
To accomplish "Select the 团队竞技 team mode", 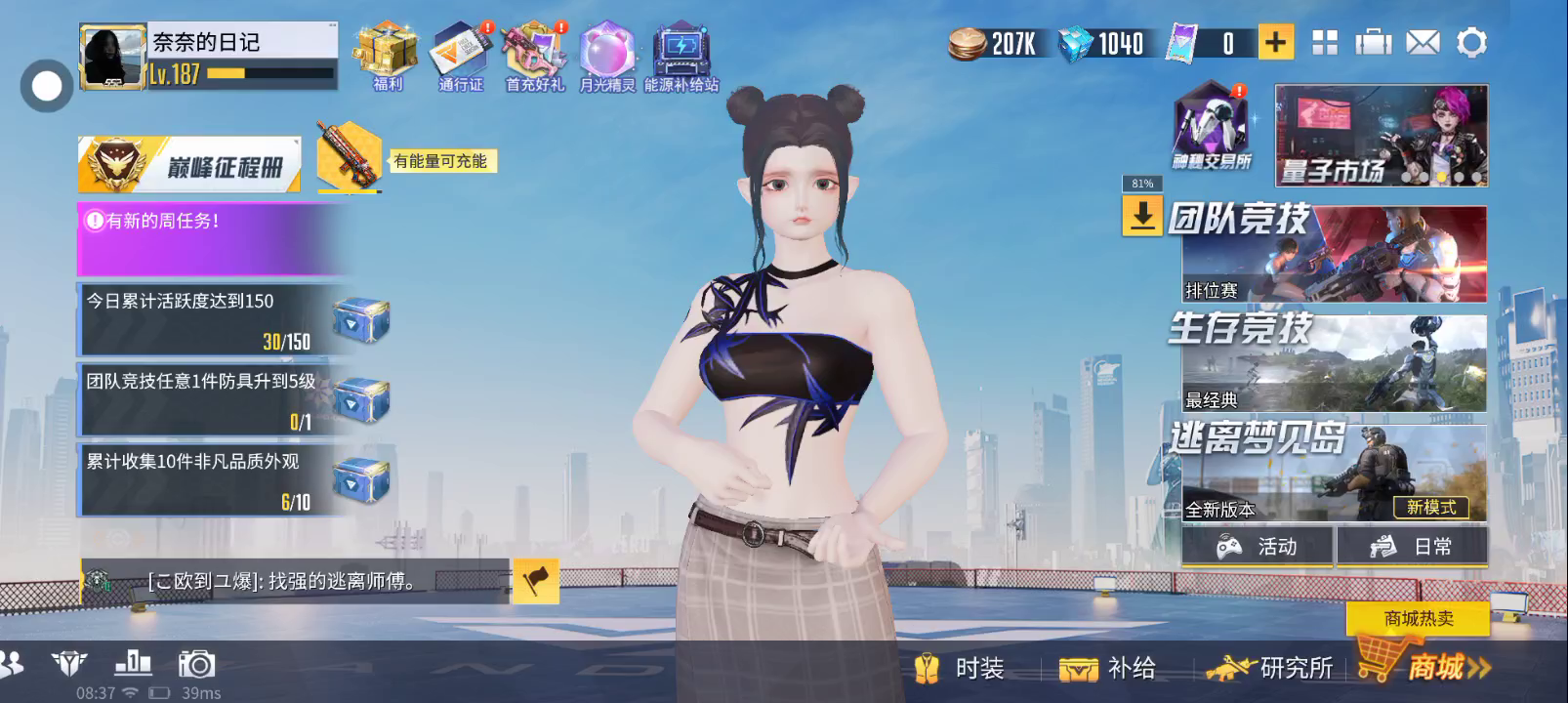I will click(1333, 253).
